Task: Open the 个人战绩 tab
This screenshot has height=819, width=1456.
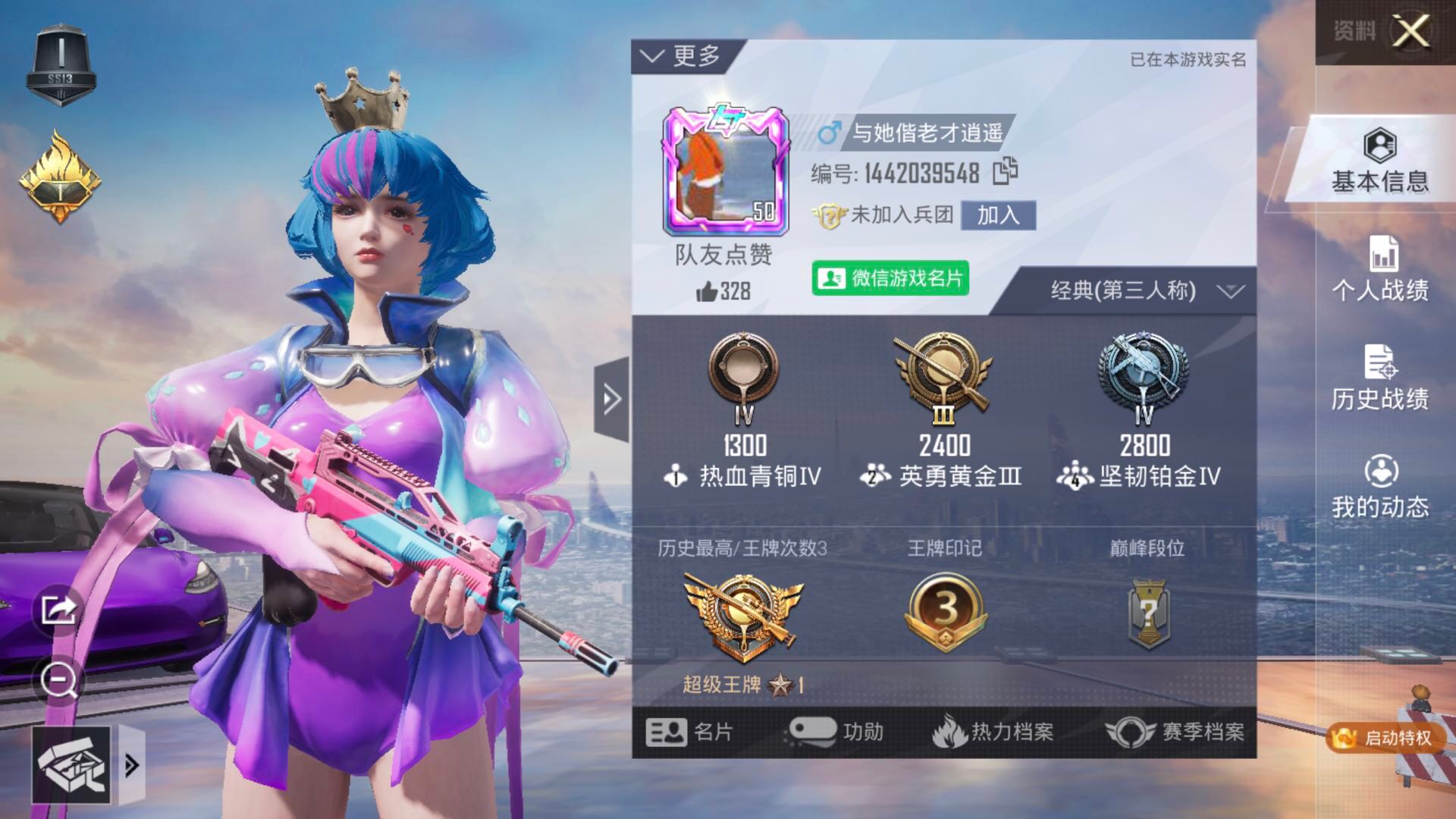Action: click(x=1379, y=269)
